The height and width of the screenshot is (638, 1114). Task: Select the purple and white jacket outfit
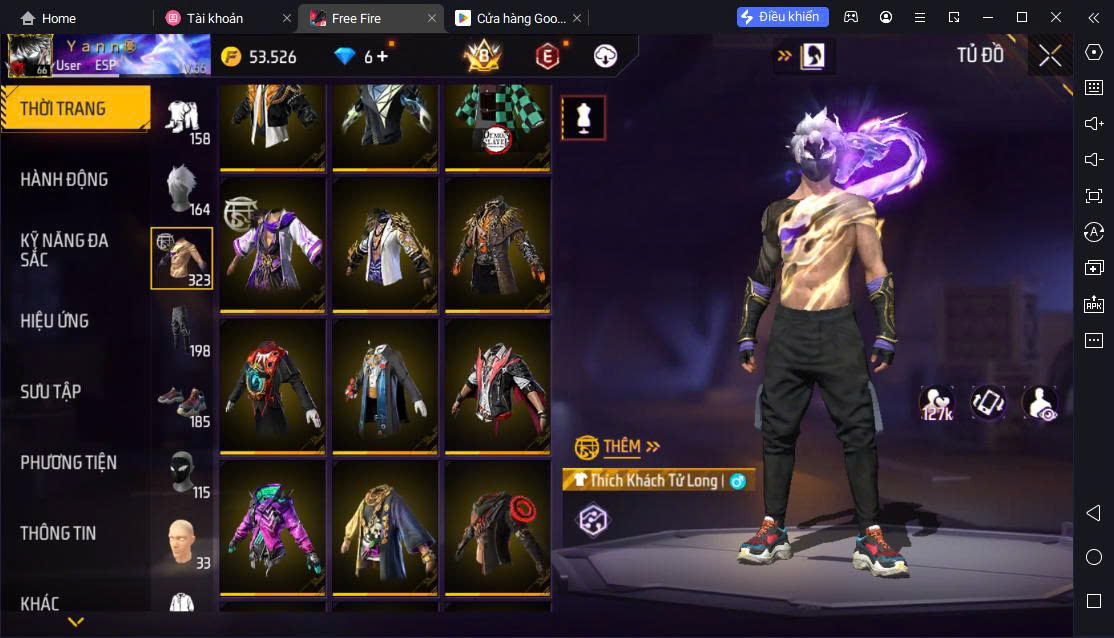273,244
